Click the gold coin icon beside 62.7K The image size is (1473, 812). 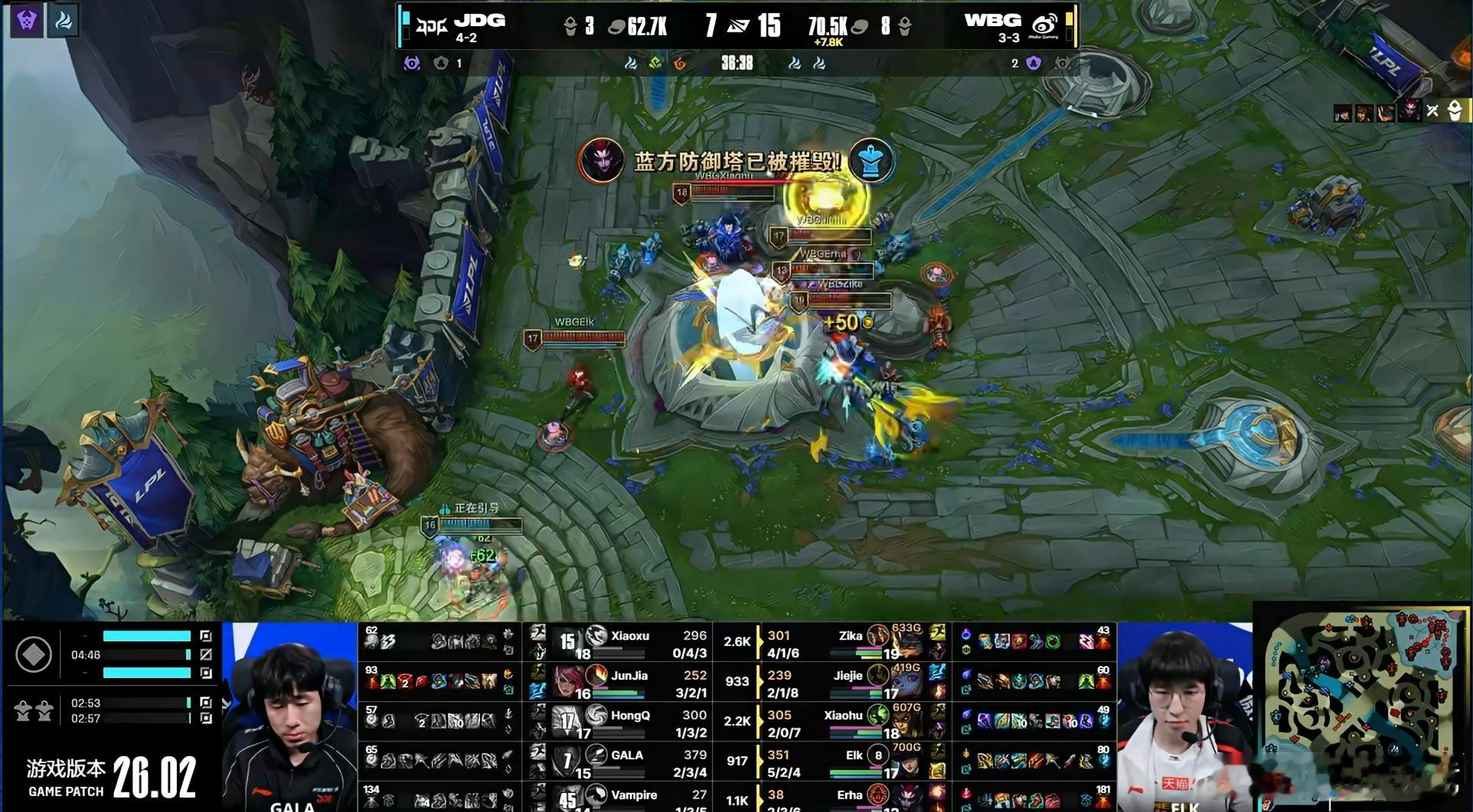click(616, 25)
